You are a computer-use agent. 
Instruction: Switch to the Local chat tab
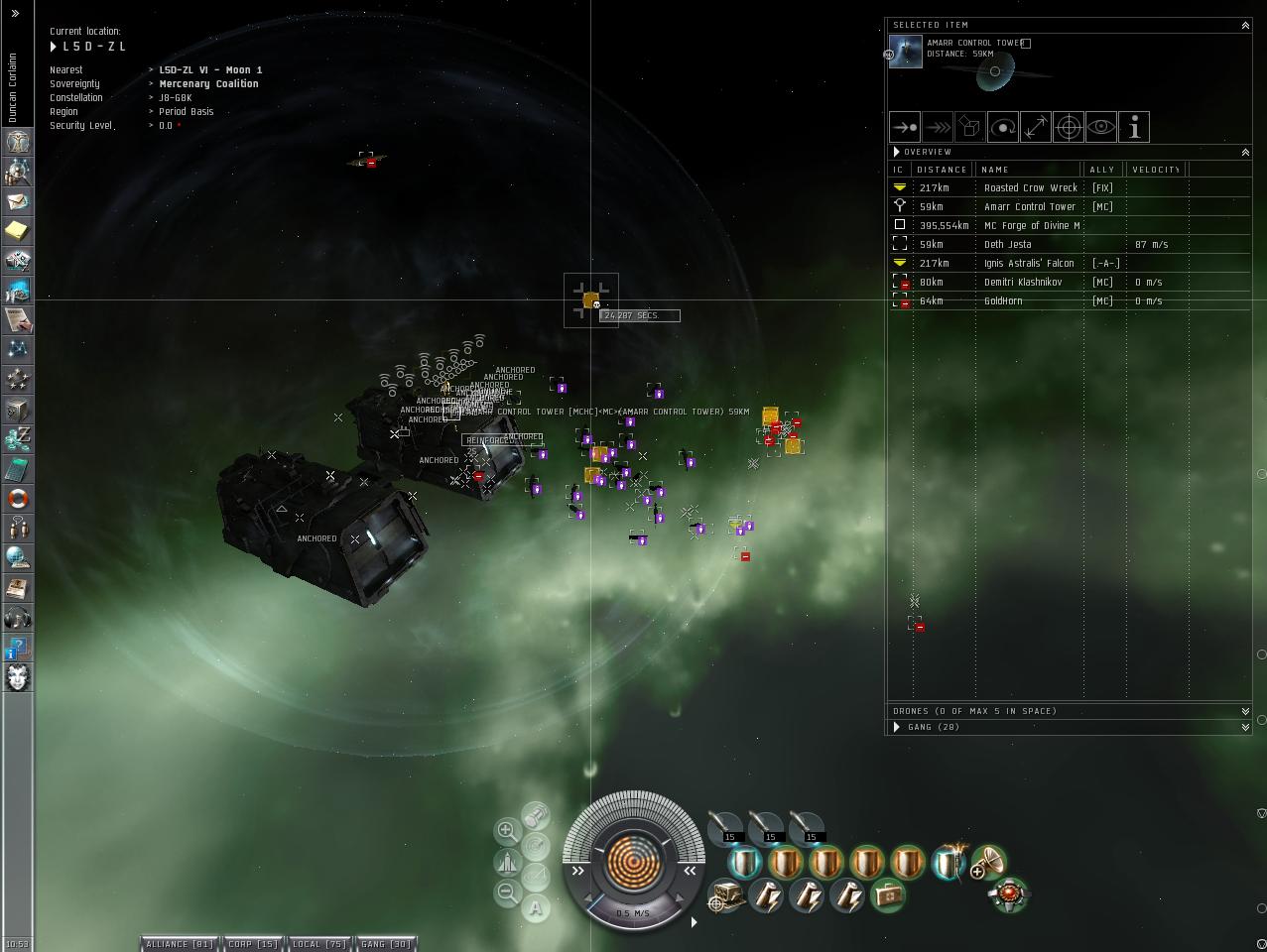click(x=319, y=944)
